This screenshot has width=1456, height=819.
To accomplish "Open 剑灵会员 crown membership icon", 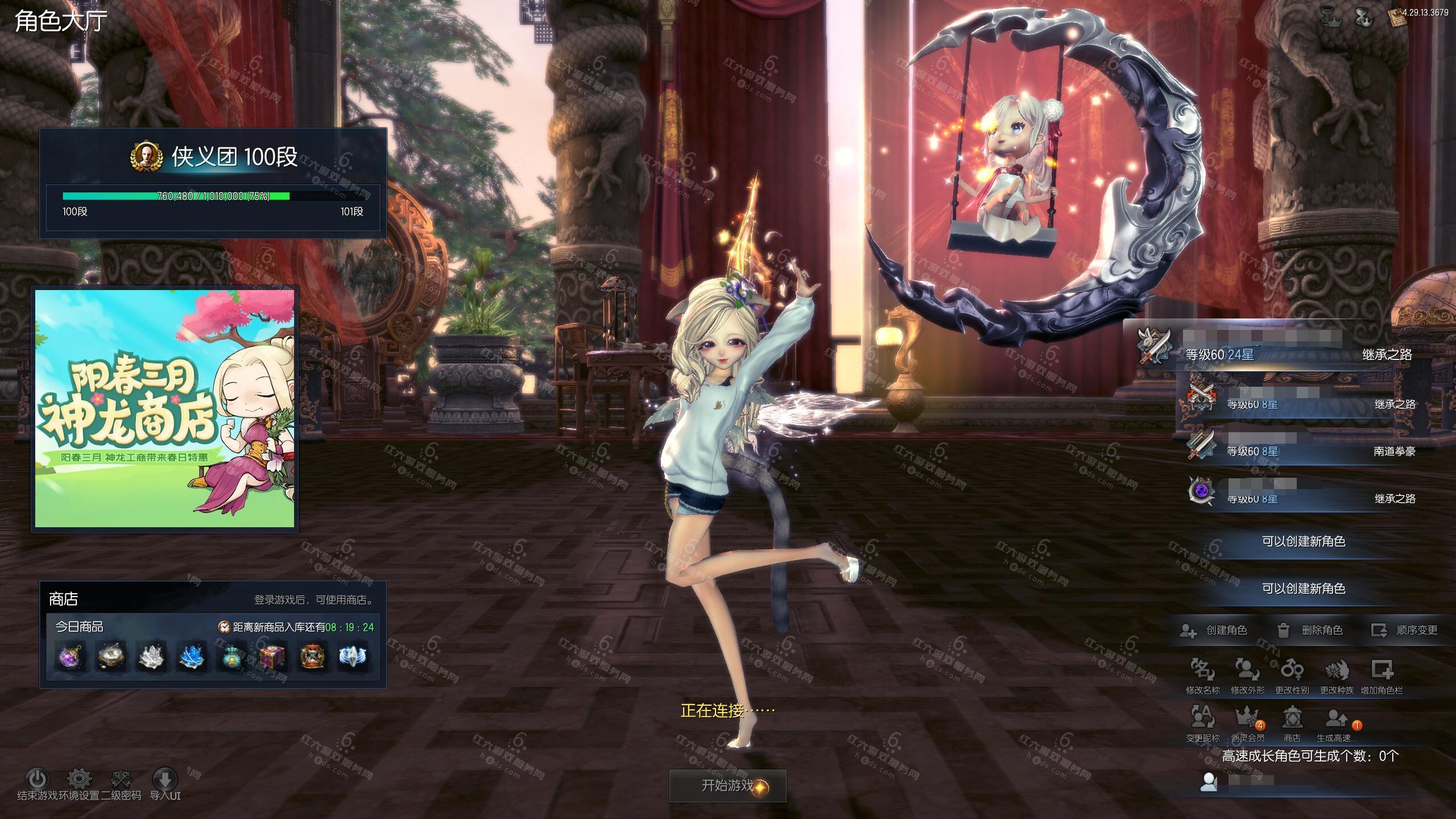I will click(x=1247, y=719).
